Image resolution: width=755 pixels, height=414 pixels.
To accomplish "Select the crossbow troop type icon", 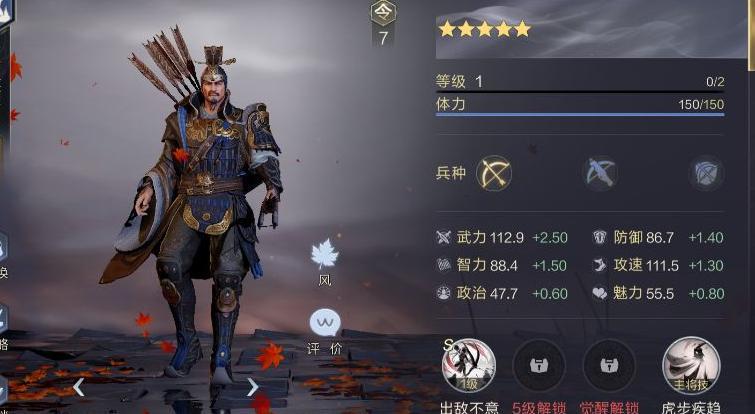I will coord(600,173).
